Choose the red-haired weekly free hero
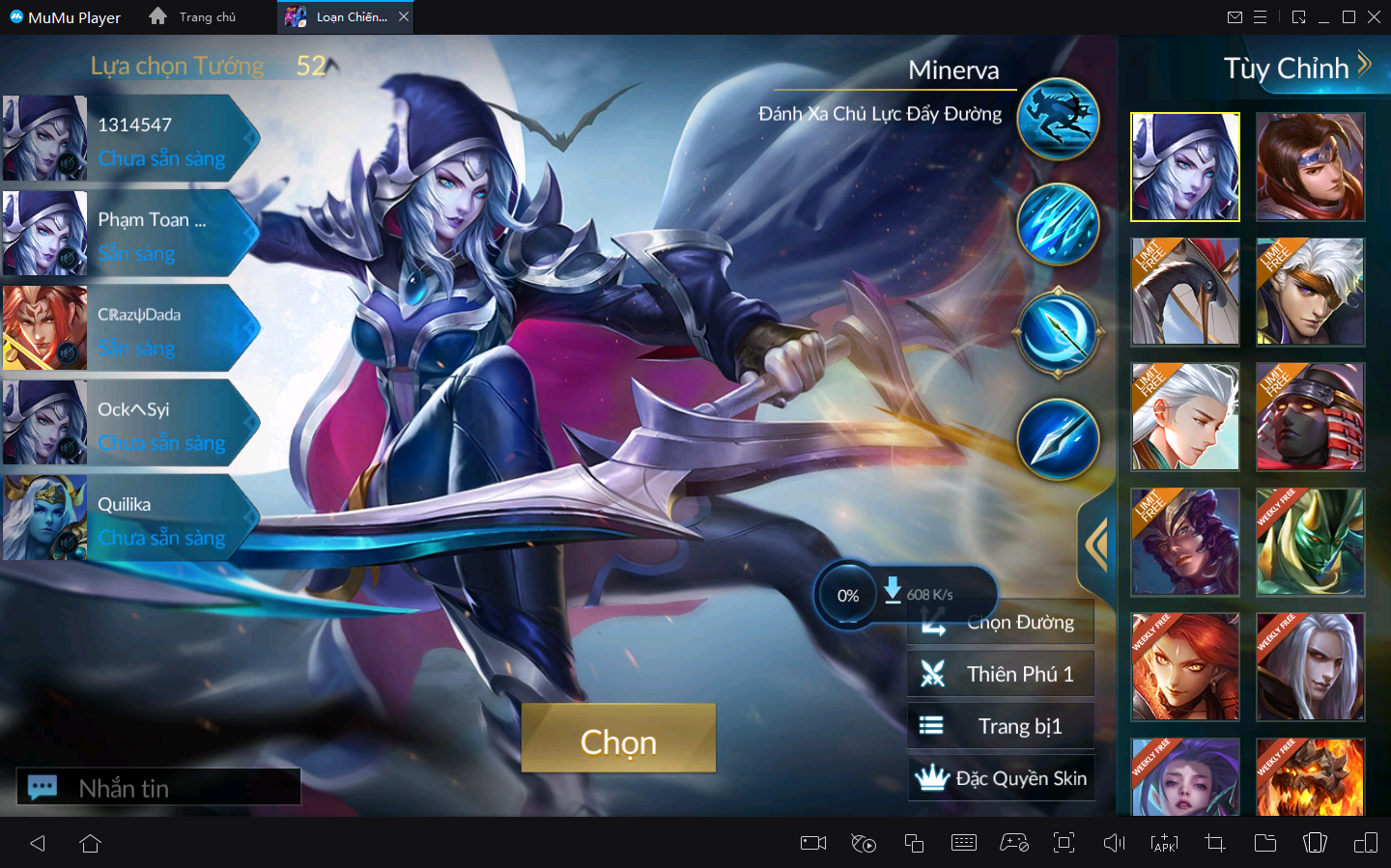The image size is (1391, 868). (1185, 667)
